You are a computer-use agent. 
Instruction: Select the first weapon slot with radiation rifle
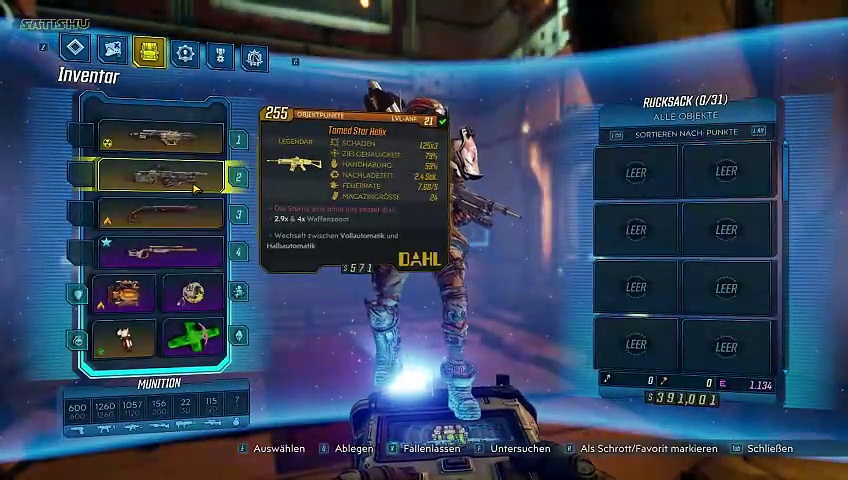160,138
